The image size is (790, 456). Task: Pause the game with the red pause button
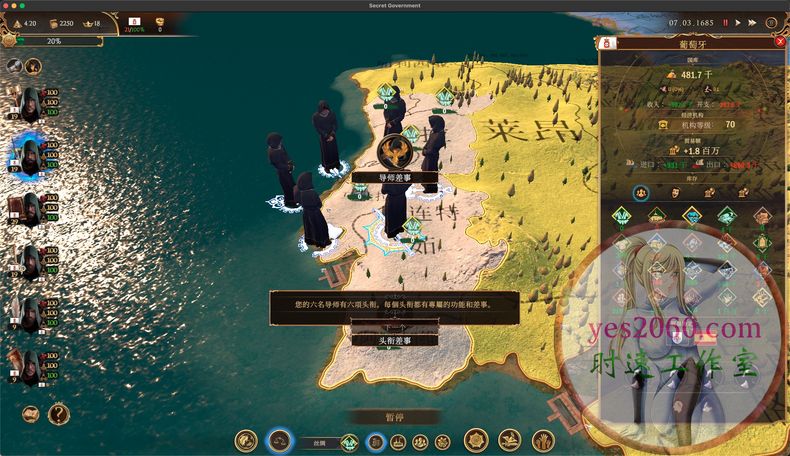coord(726,22)
